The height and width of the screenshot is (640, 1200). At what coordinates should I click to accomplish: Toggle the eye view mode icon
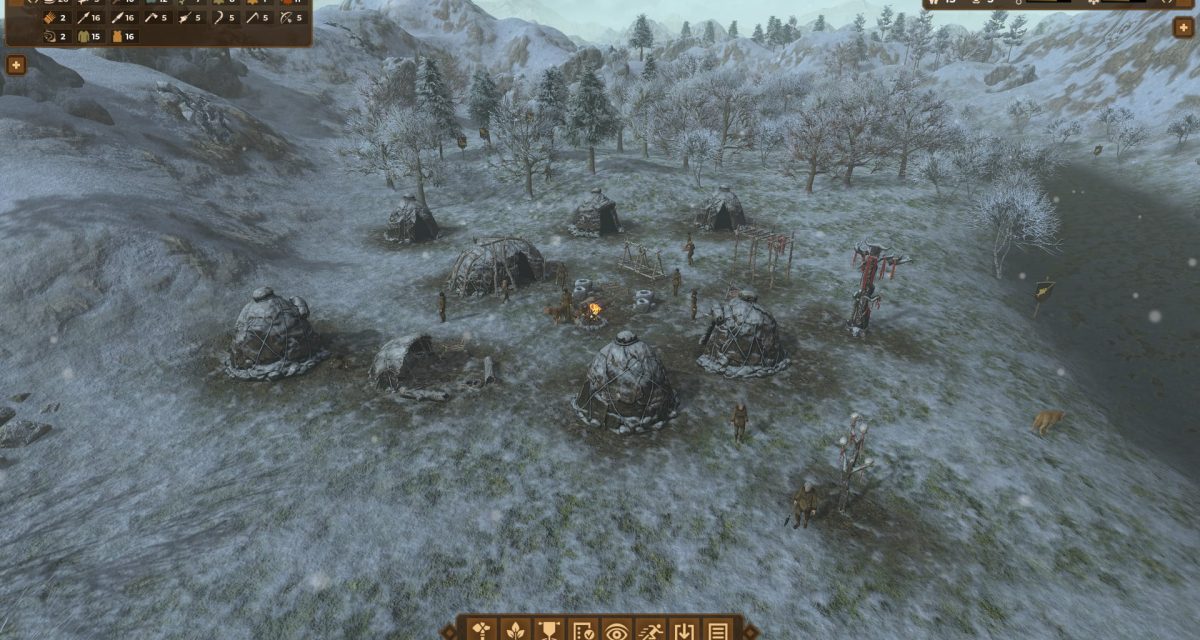pyautogui.click(x=617, y=630)
